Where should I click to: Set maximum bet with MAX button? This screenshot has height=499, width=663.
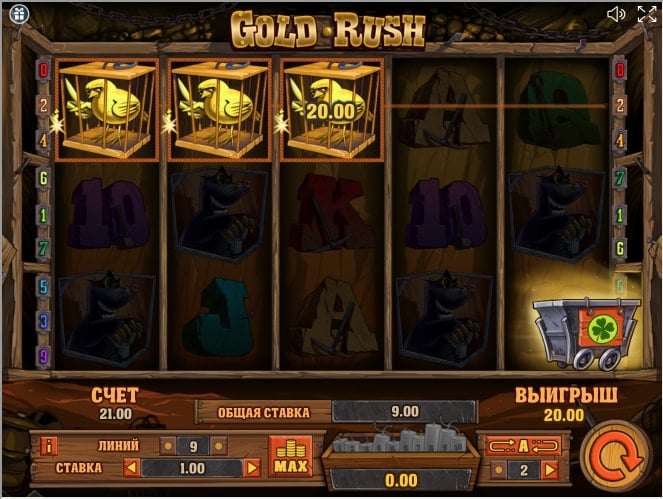coord(290,457)
